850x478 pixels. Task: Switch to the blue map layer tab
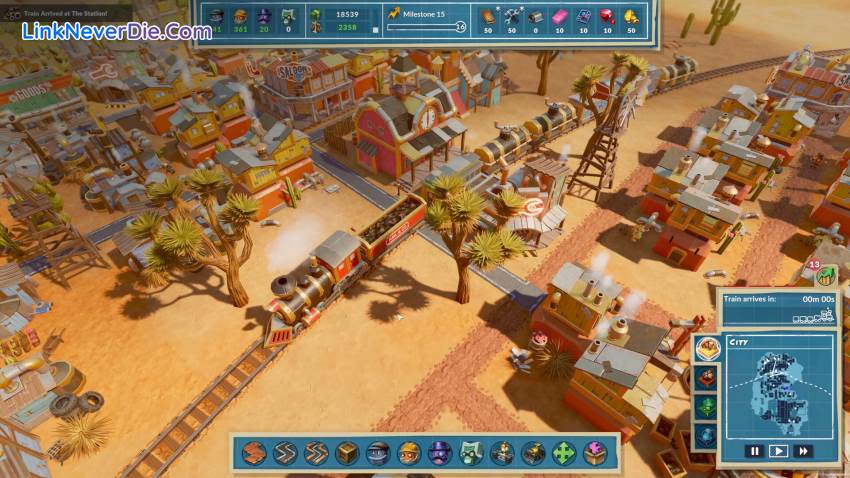(x=707, y=435)
